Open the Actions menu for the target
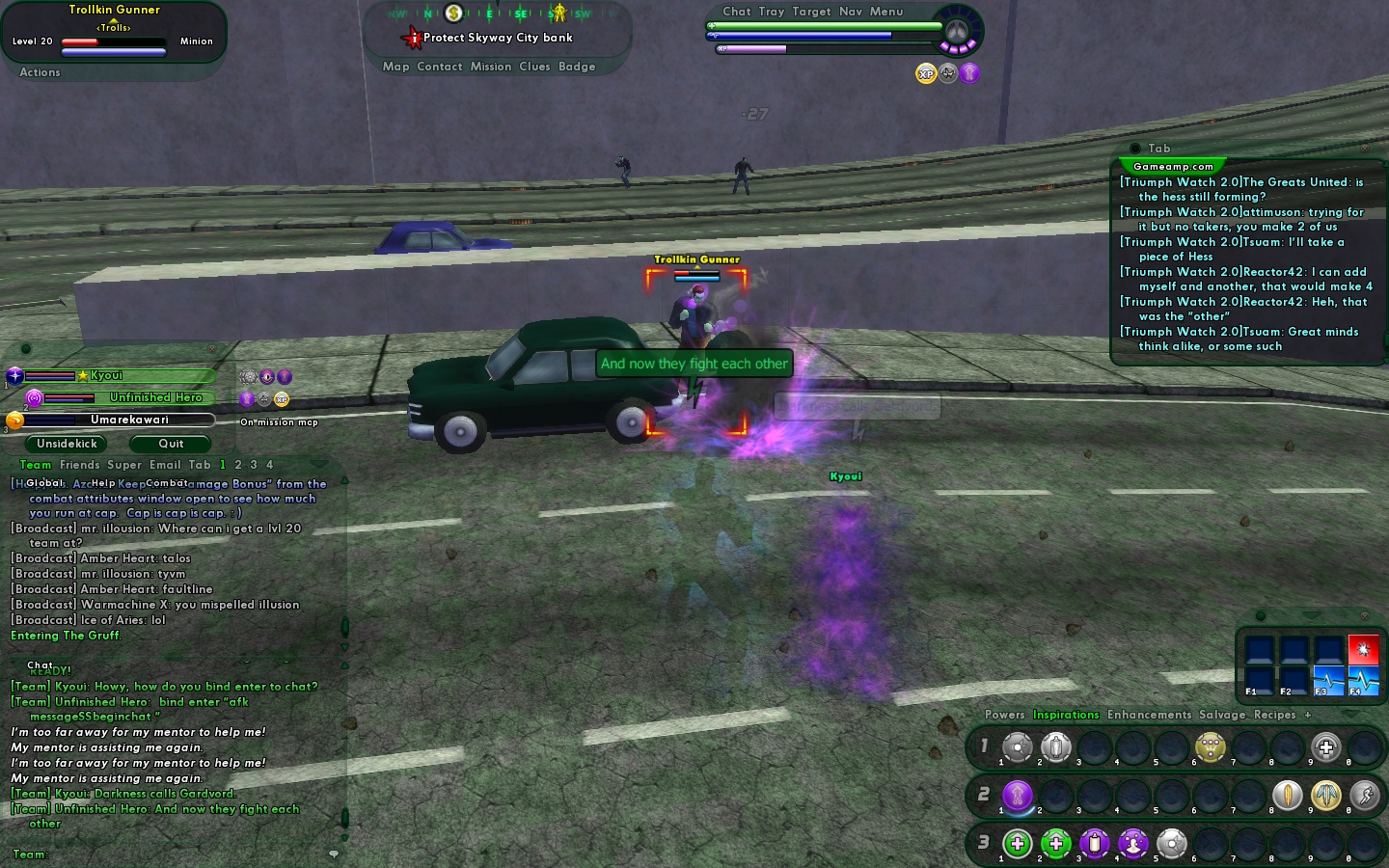 pos(40,72)
